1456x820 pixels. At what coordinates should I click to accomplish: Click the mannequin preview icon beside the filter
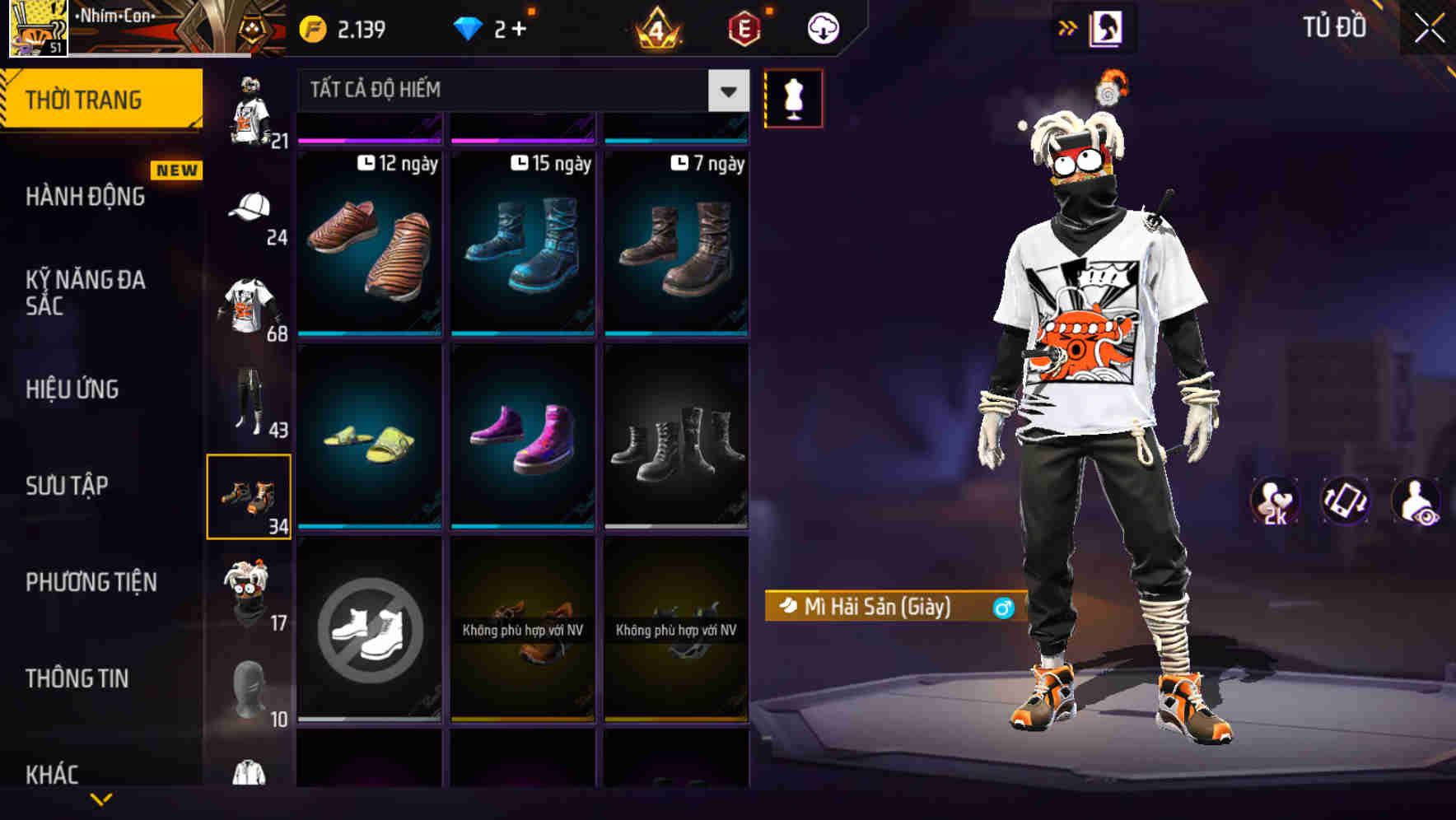tap(794, 97)
